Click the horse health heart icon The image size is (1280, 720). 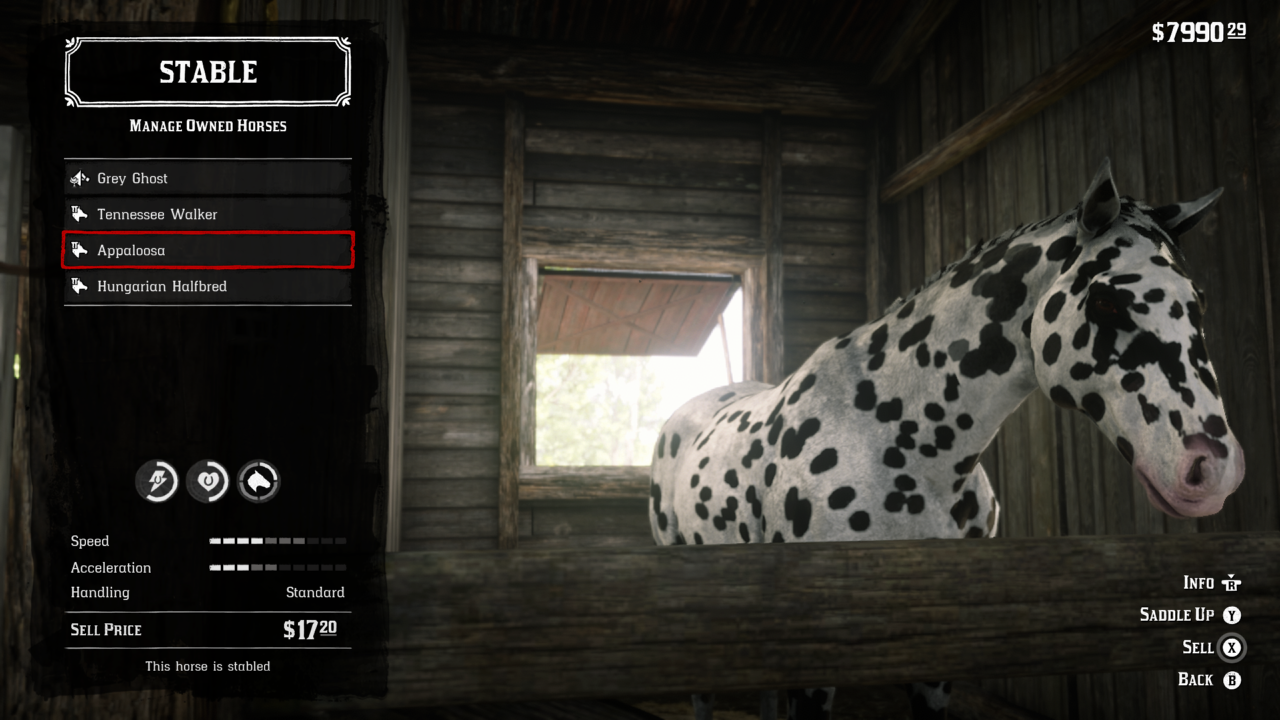(x=207, y=481)
